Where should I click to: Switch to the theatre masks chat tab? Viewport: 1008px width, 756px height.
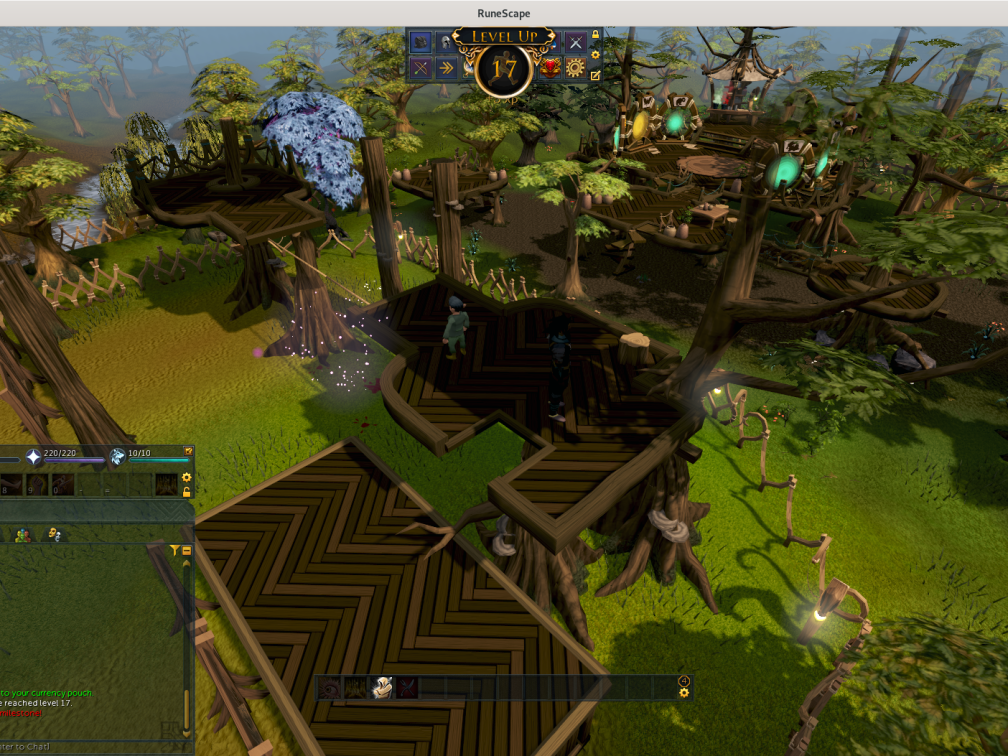point(54,535)
